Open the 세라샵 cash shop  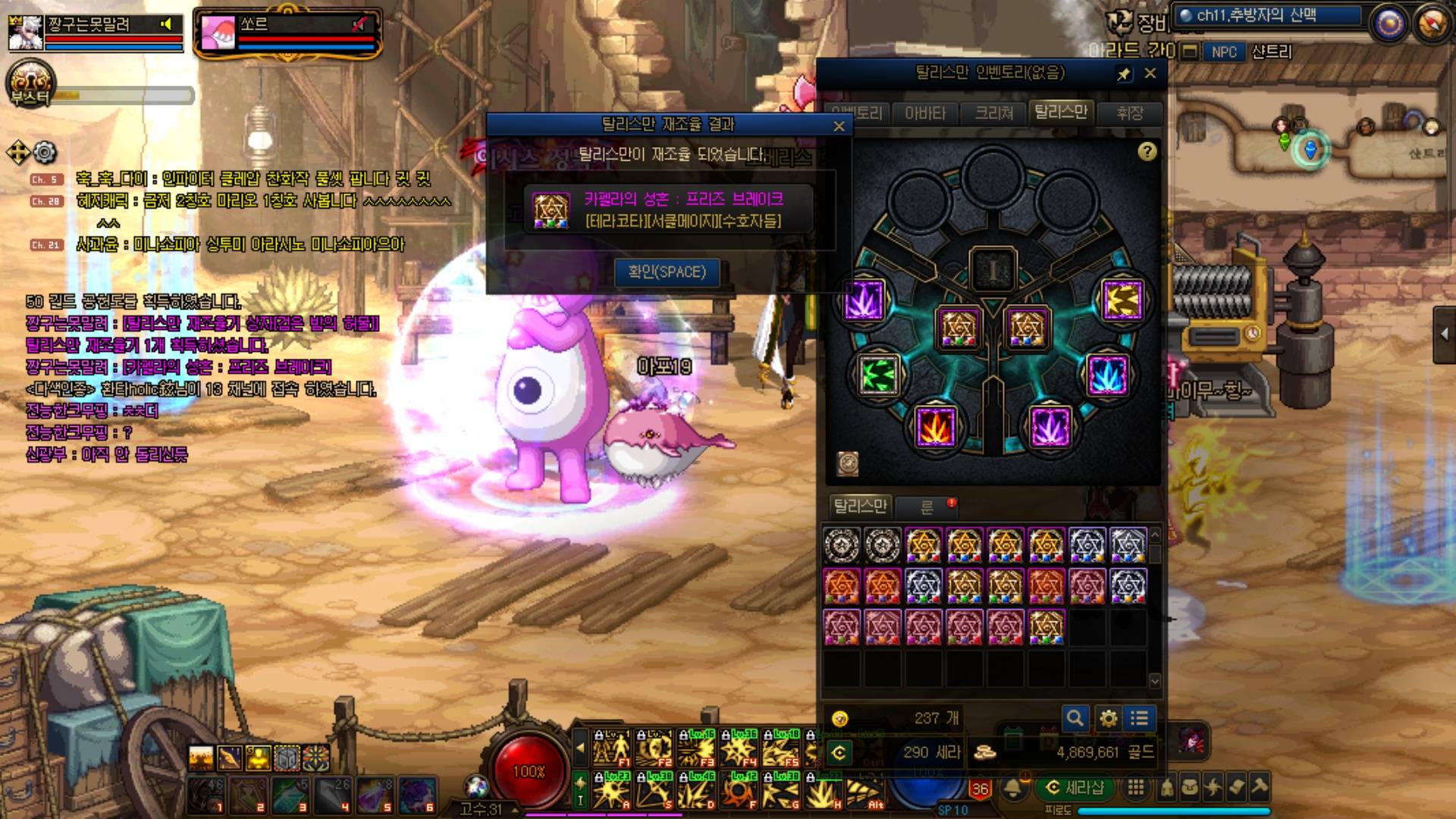tap(1075, 788)
